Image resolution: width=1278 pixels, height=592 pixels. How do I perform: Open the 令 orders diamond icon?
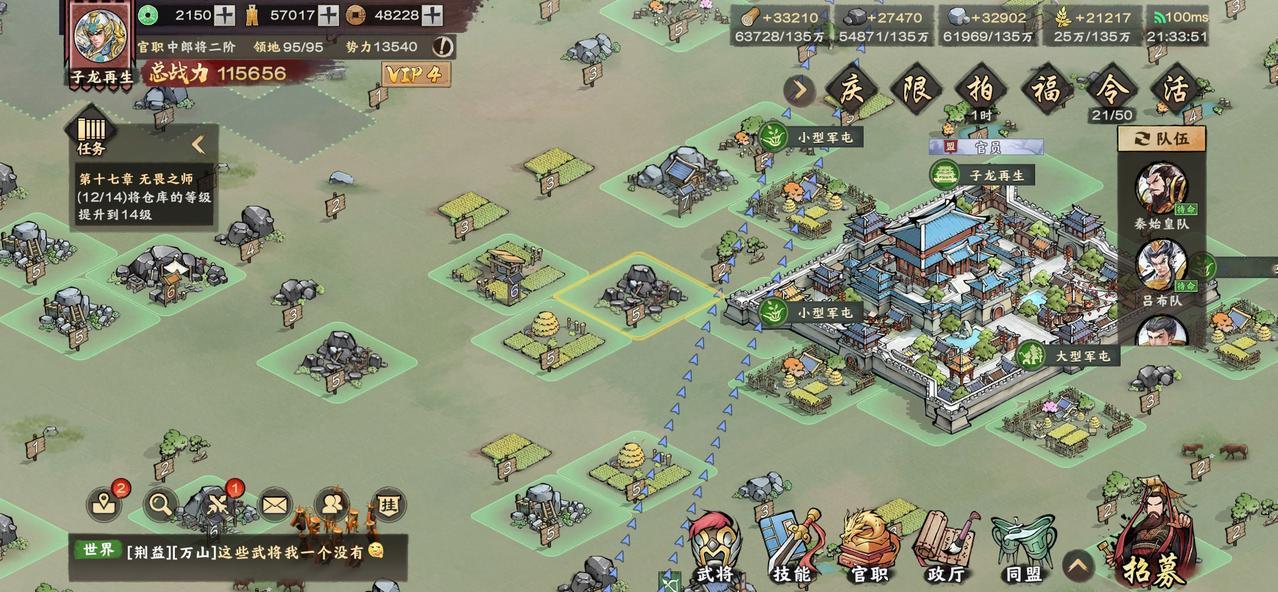point(1111,90)
